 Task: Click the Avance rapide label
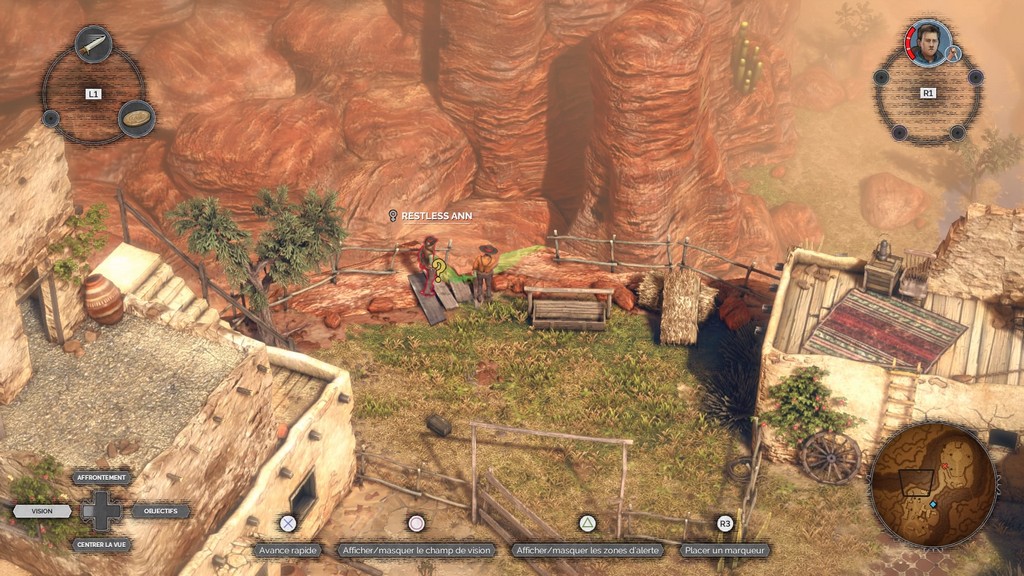(288, 550)
